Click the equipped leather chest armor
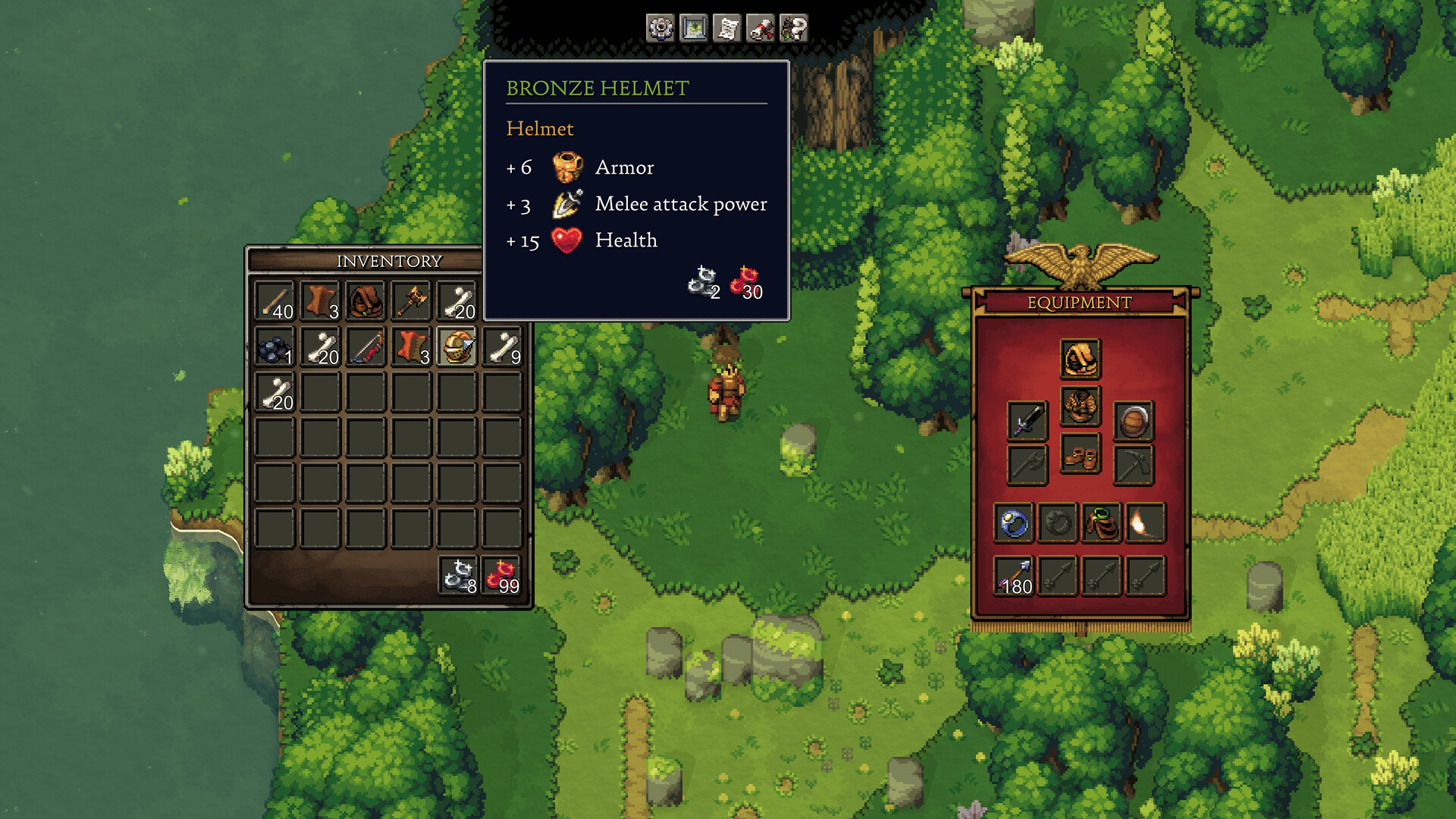Image resolution: width=1456 pixels, height=819 pixels. [1080, 406]
